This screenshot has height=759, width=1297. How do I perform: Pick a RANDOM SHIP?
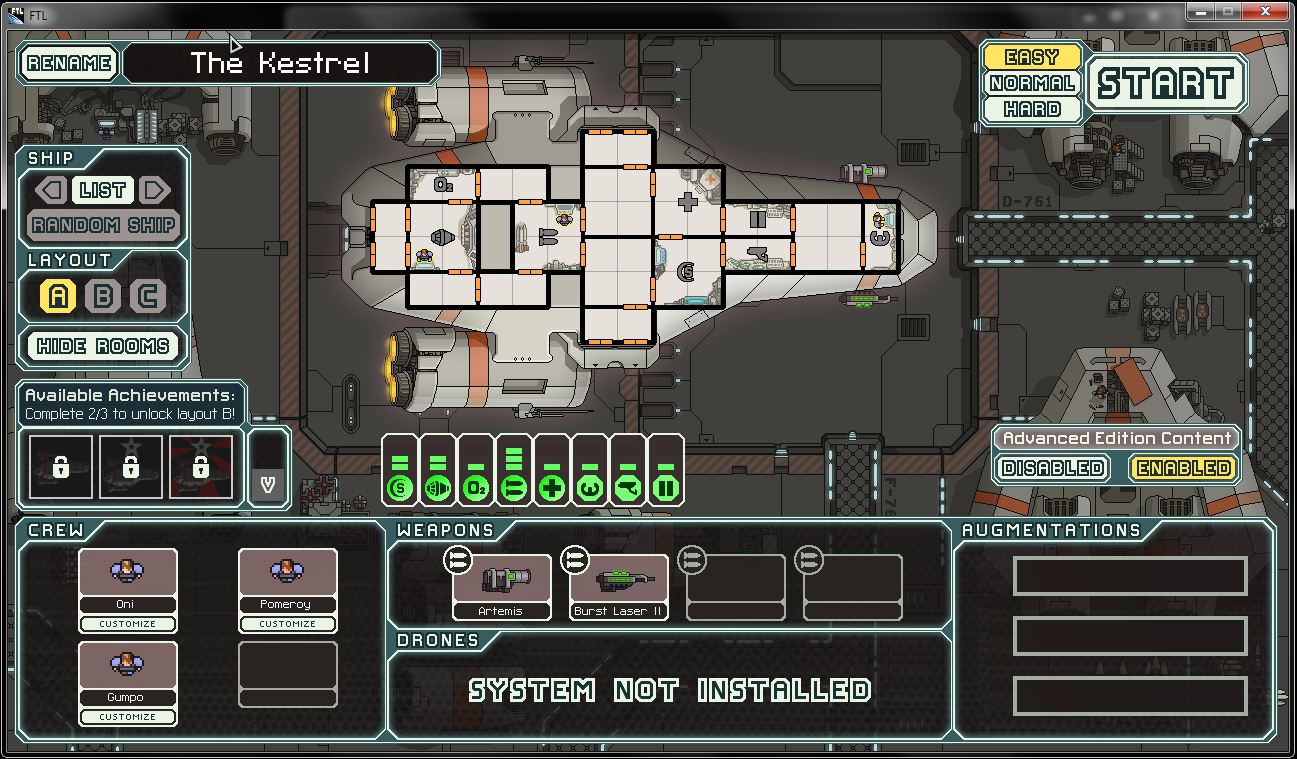tap(103, 225)
